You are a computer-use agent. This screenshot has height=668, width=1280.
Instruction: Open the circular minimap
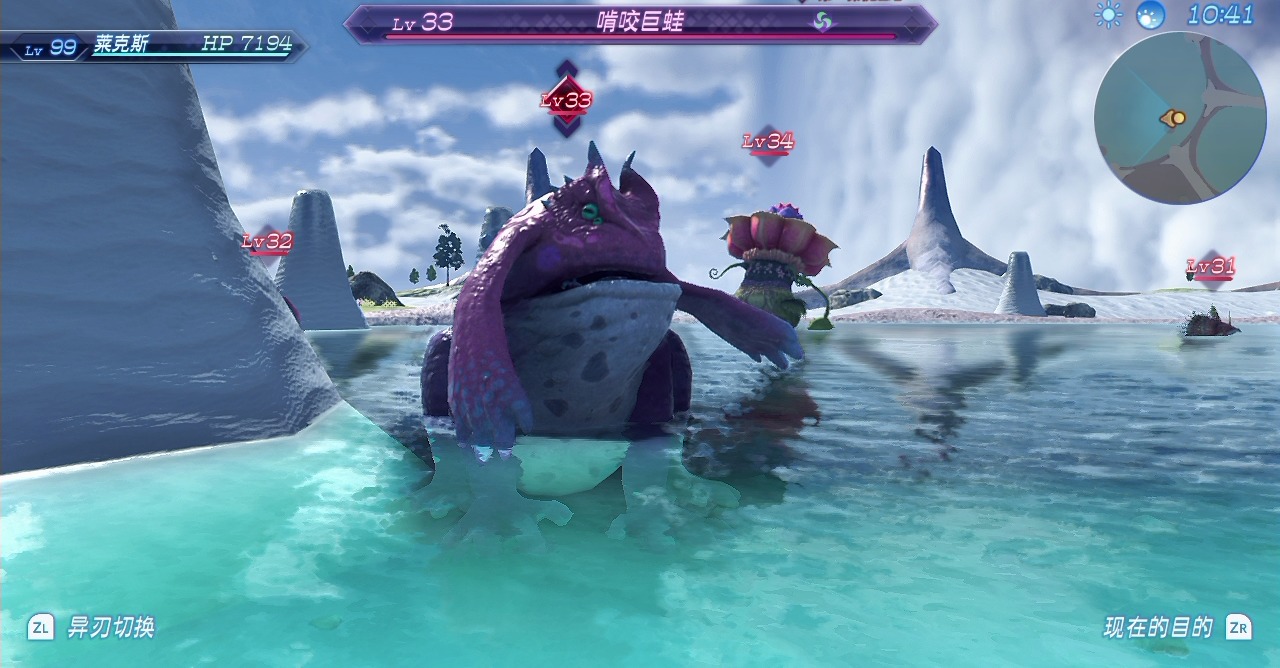click(1180, 118)
